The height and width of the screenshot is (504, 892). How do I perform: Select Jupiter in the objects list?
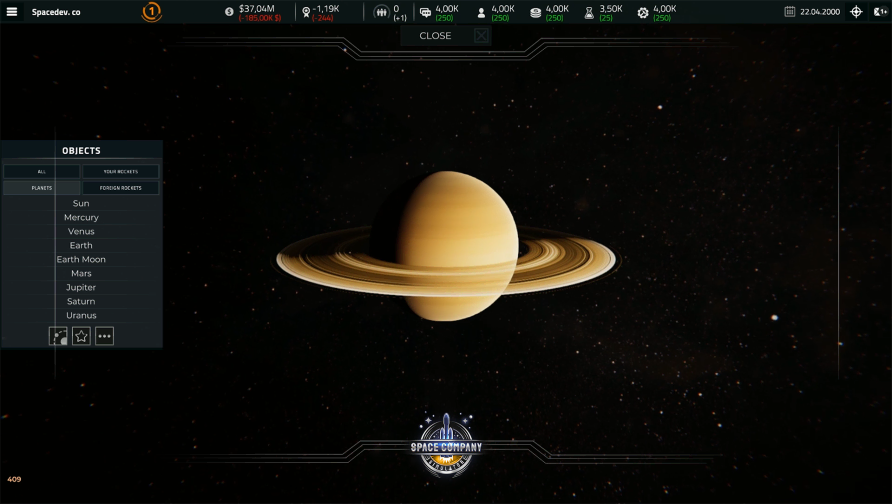pos(81,288)
